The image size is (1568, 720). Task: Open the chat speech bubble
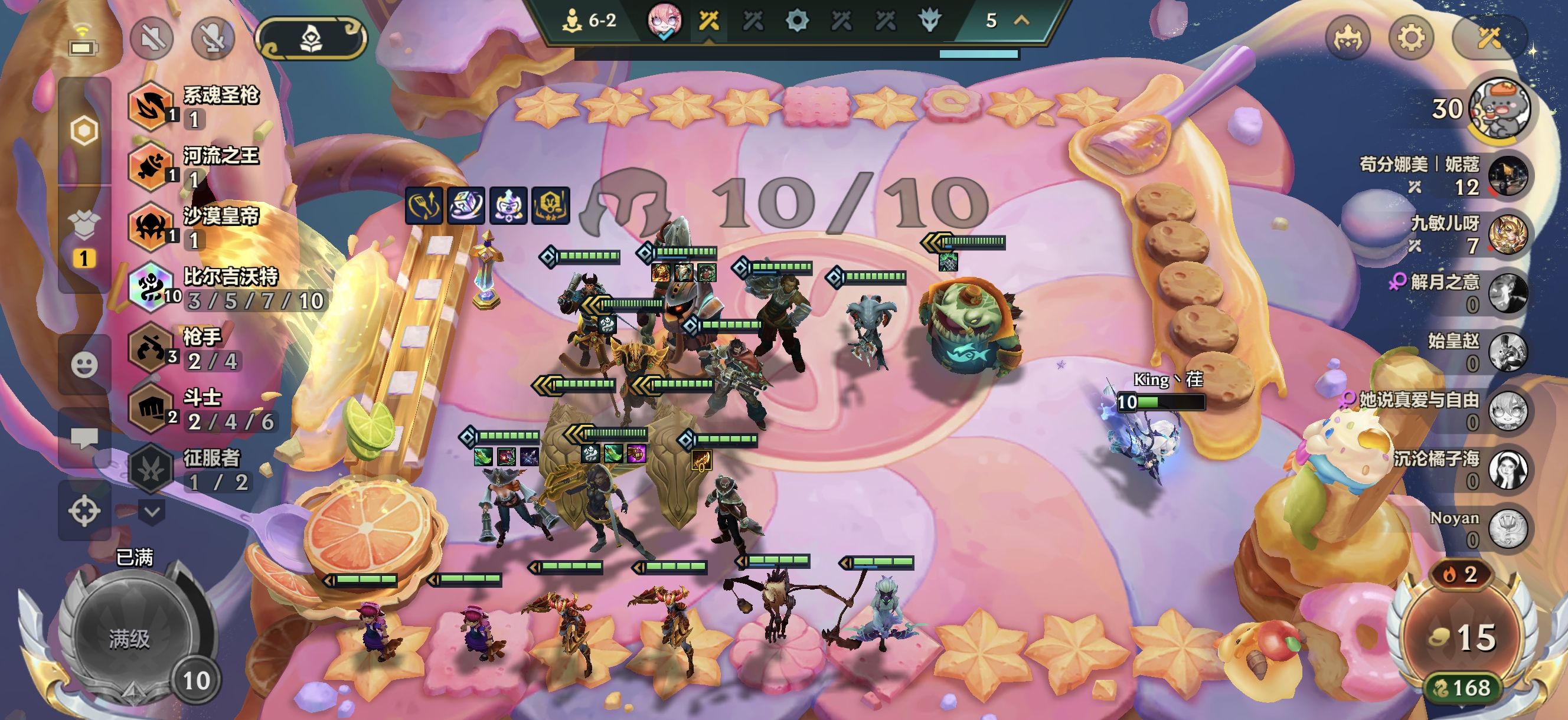(x=84, y=437)
